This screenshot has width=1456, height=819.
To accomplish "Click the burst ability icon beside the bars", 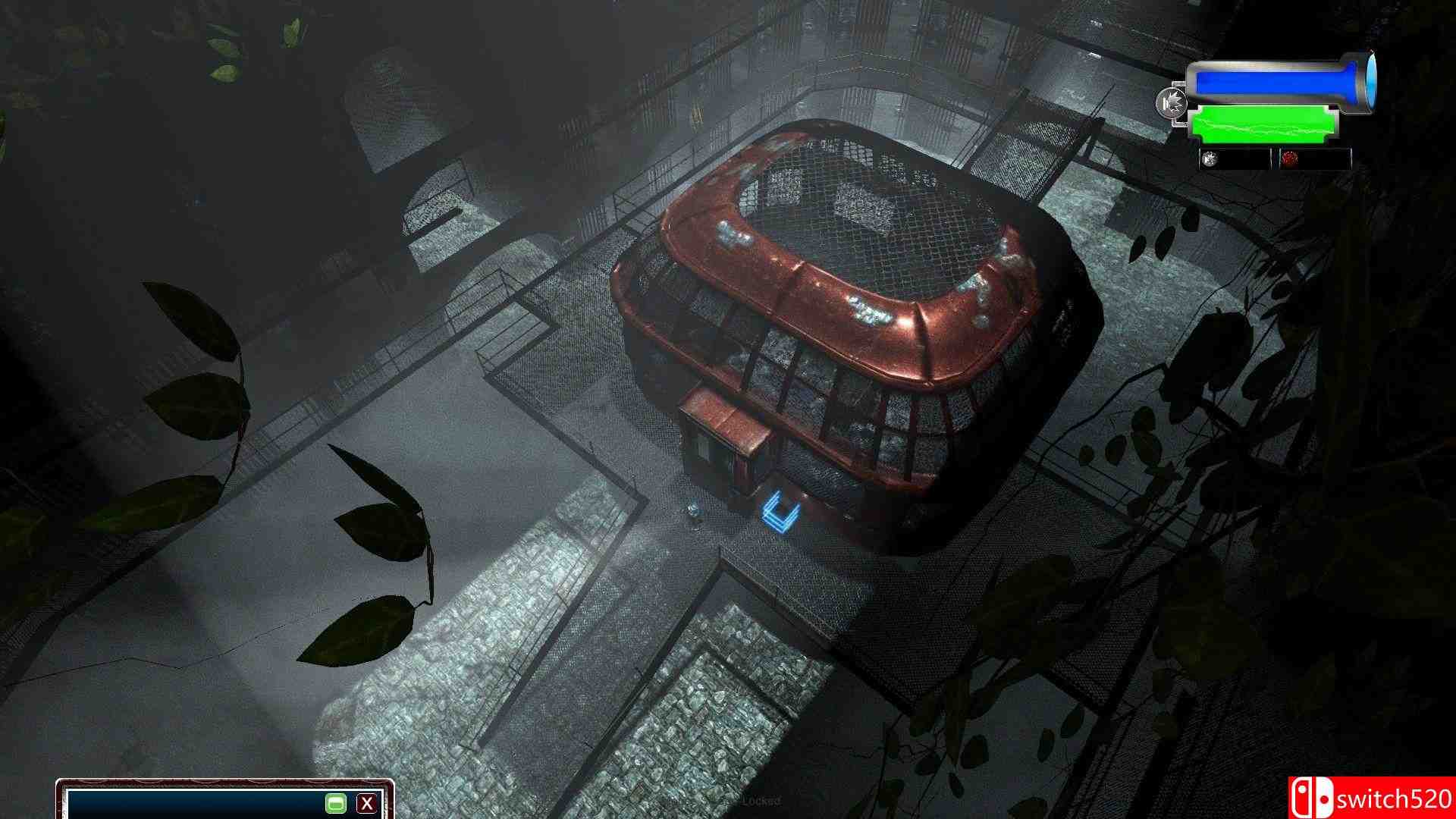I will (x=1172, y=104).
